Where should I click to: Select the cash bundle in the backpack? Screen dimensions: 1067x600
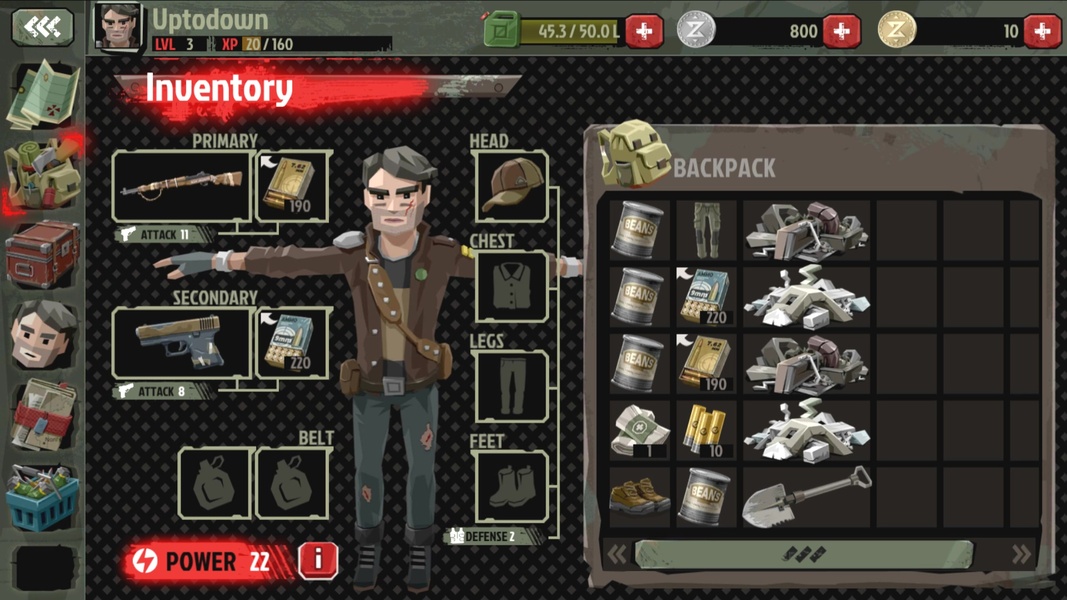pos(640,430)
